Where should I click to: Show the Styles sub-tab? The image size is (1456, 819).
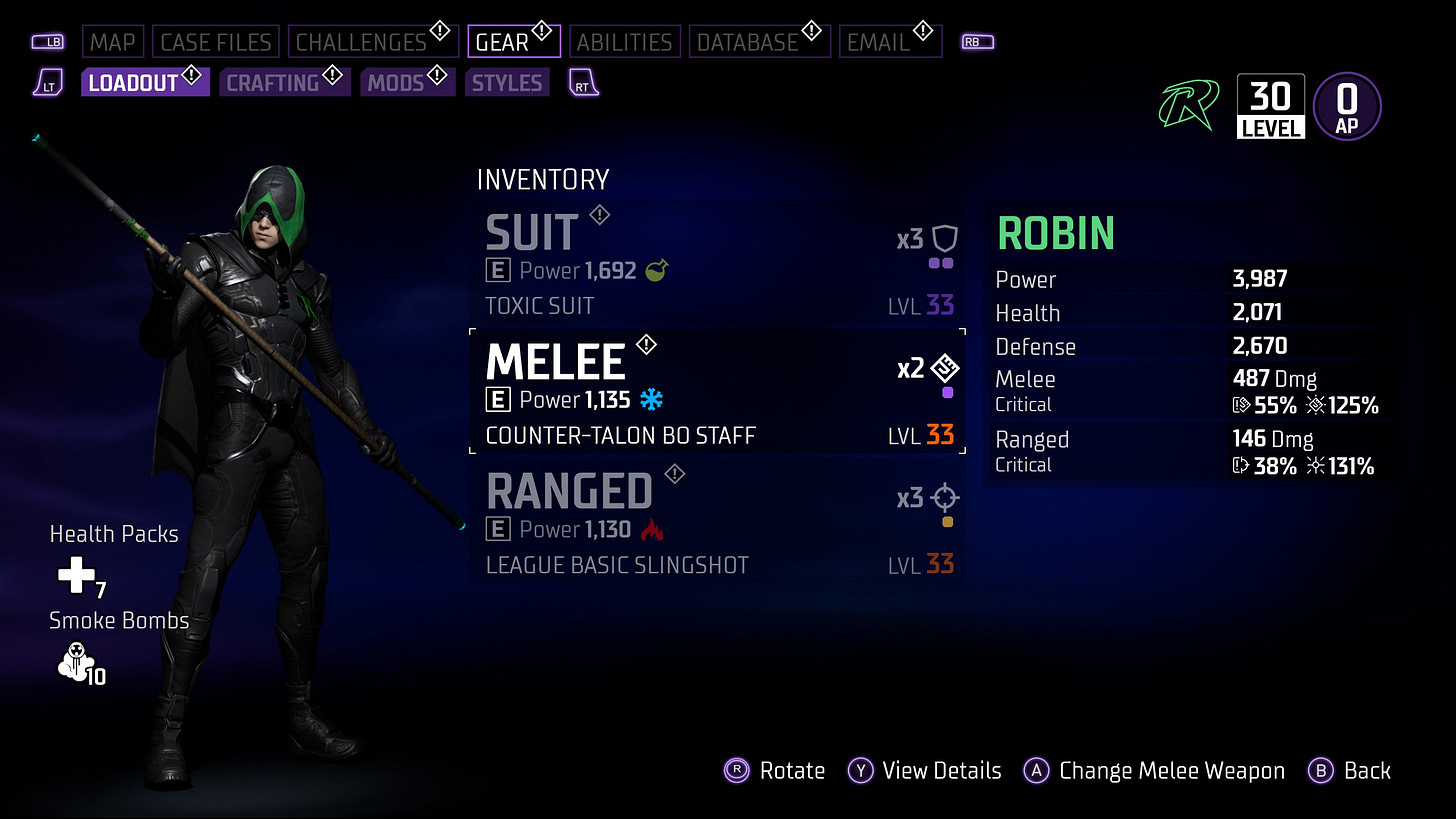(507, 82)
